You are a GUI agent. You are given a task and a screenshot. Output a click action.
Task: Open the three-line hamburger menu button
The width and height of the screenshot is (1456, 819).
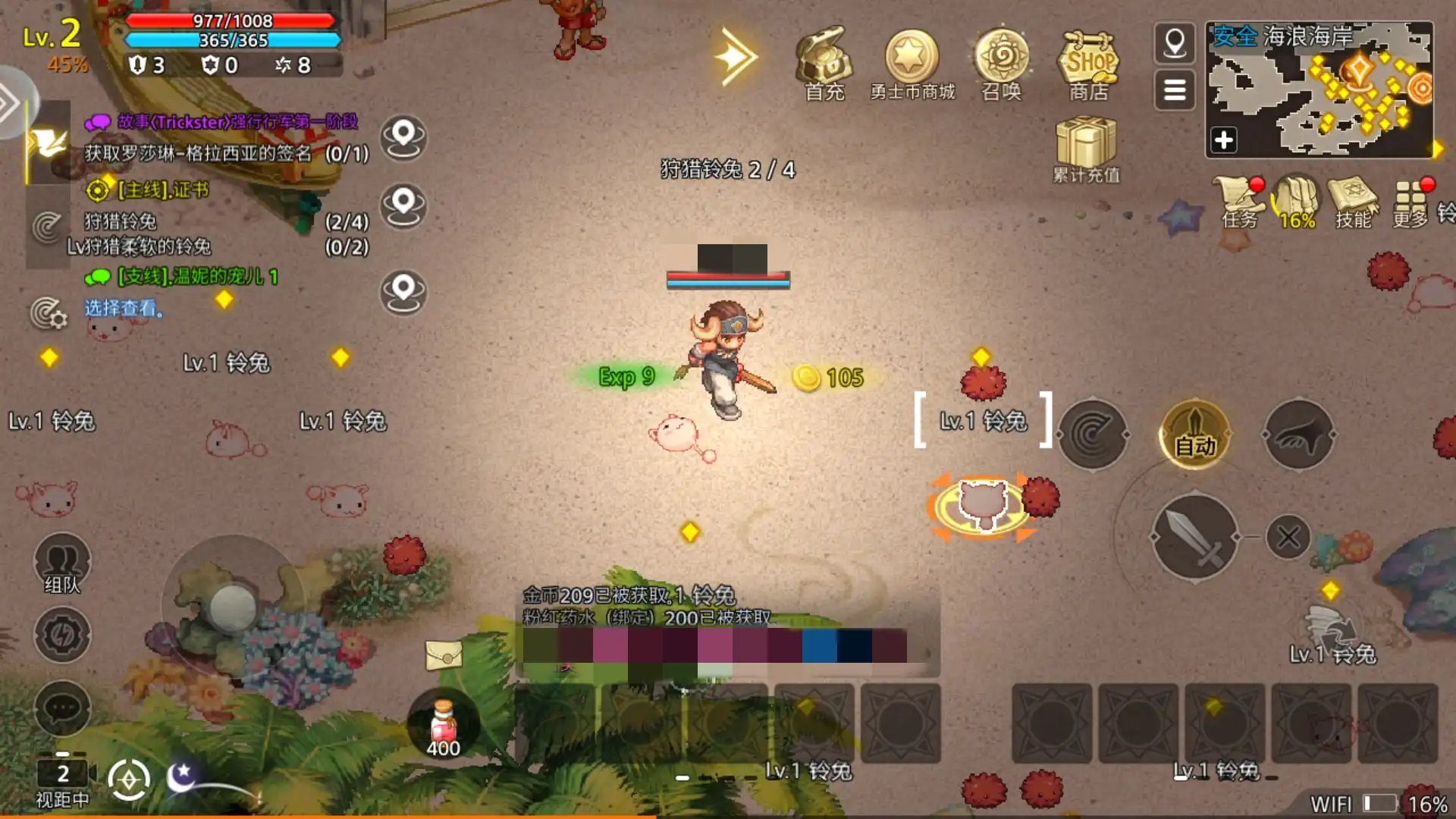pyautogui.click(x=1175, y=90)
